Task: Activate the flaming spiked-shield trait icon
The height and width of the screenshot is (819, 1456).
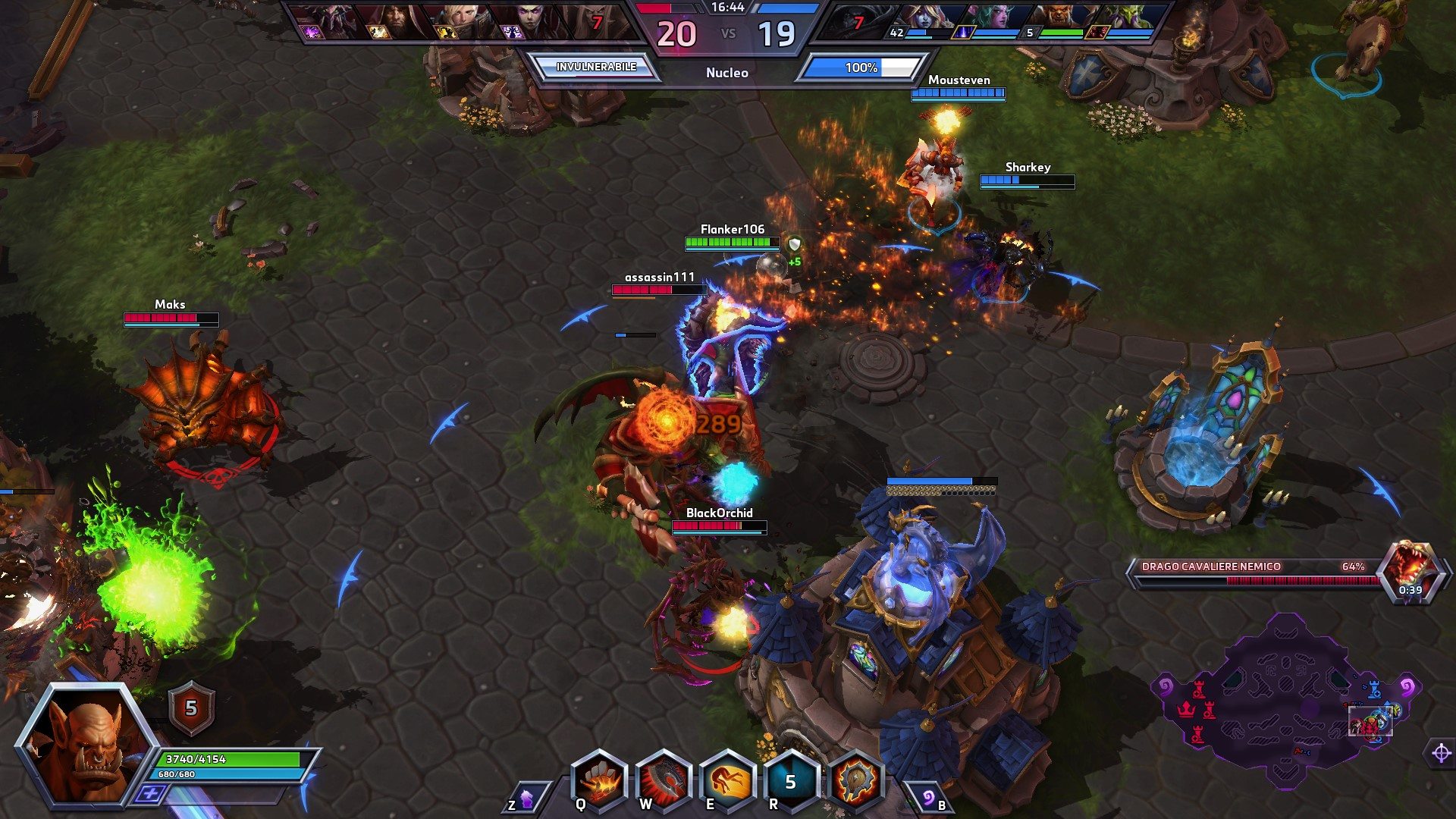Action: pos(856,780)
